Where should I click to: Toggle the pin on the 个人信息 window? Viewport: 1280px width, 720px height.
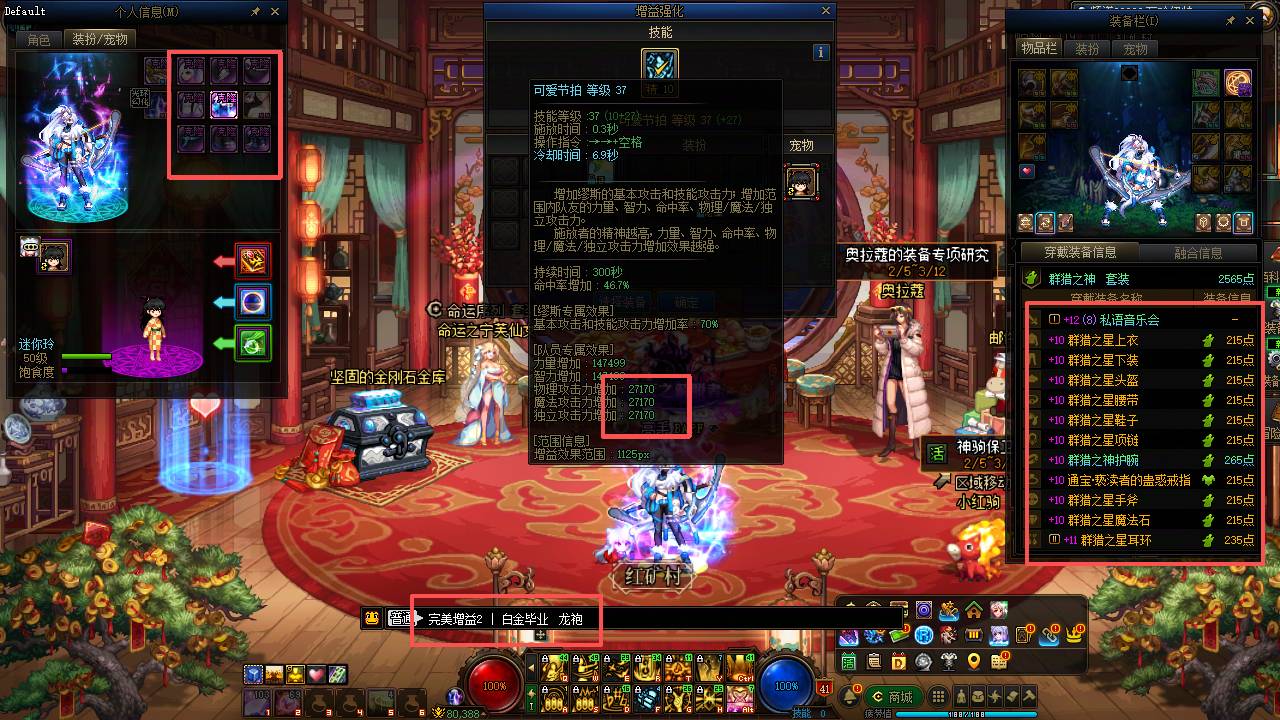(x=257, y=11)
